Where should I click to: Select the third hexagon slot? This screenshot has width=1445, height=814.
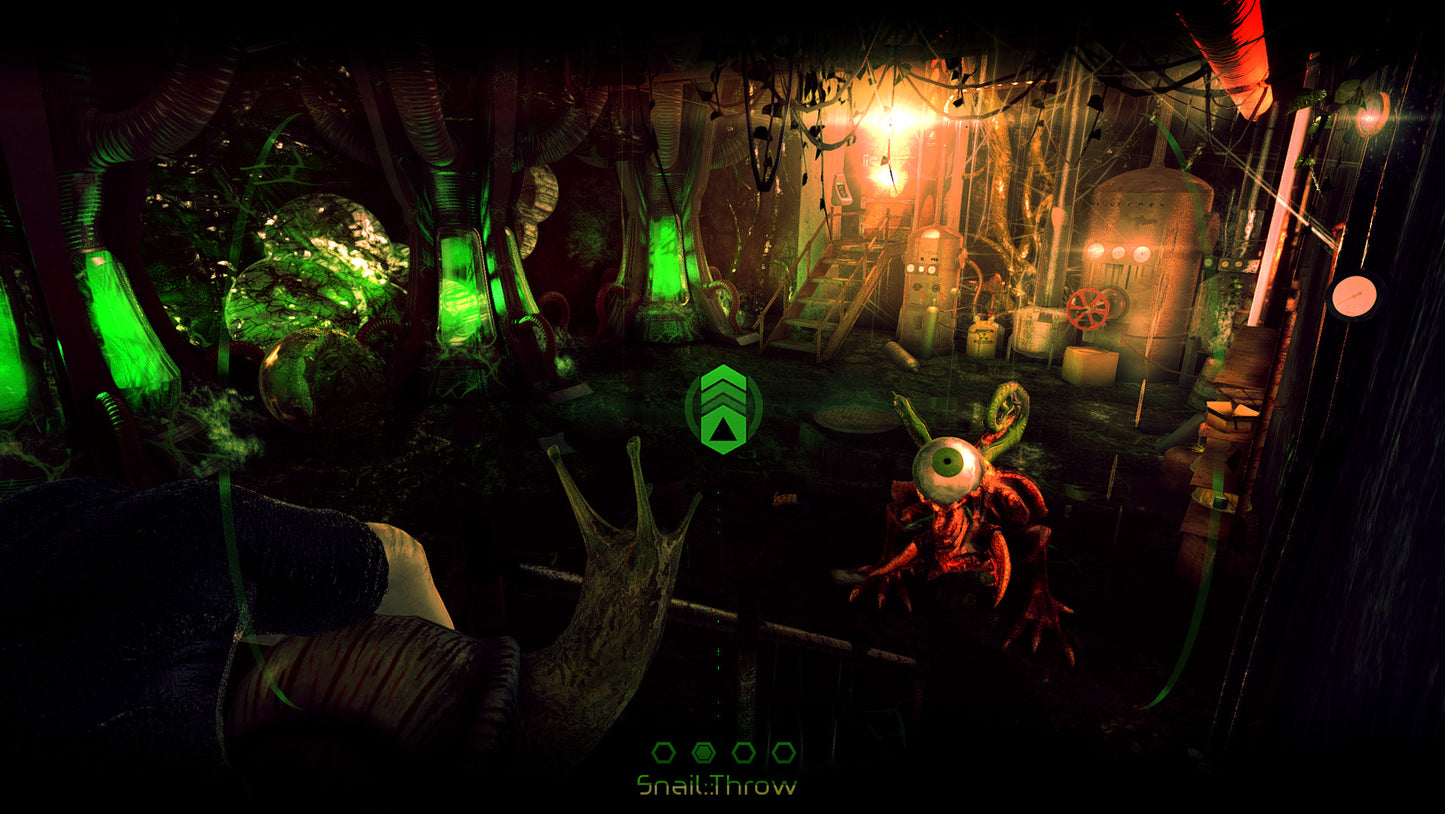743,752
